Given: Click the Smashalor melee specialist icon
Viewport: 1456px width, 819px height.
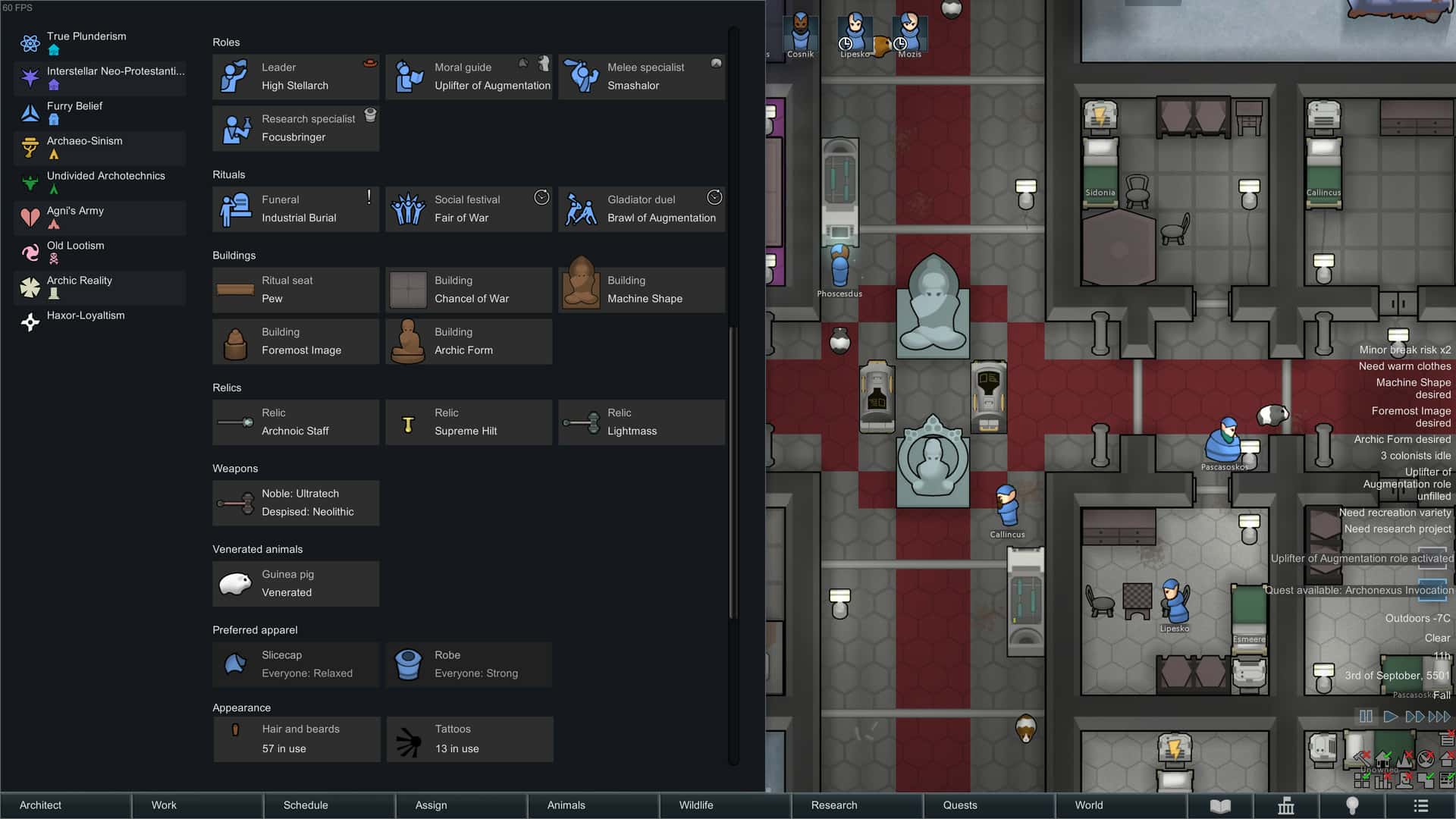Looking at the screenshot, I should click(x=582, y=77).
